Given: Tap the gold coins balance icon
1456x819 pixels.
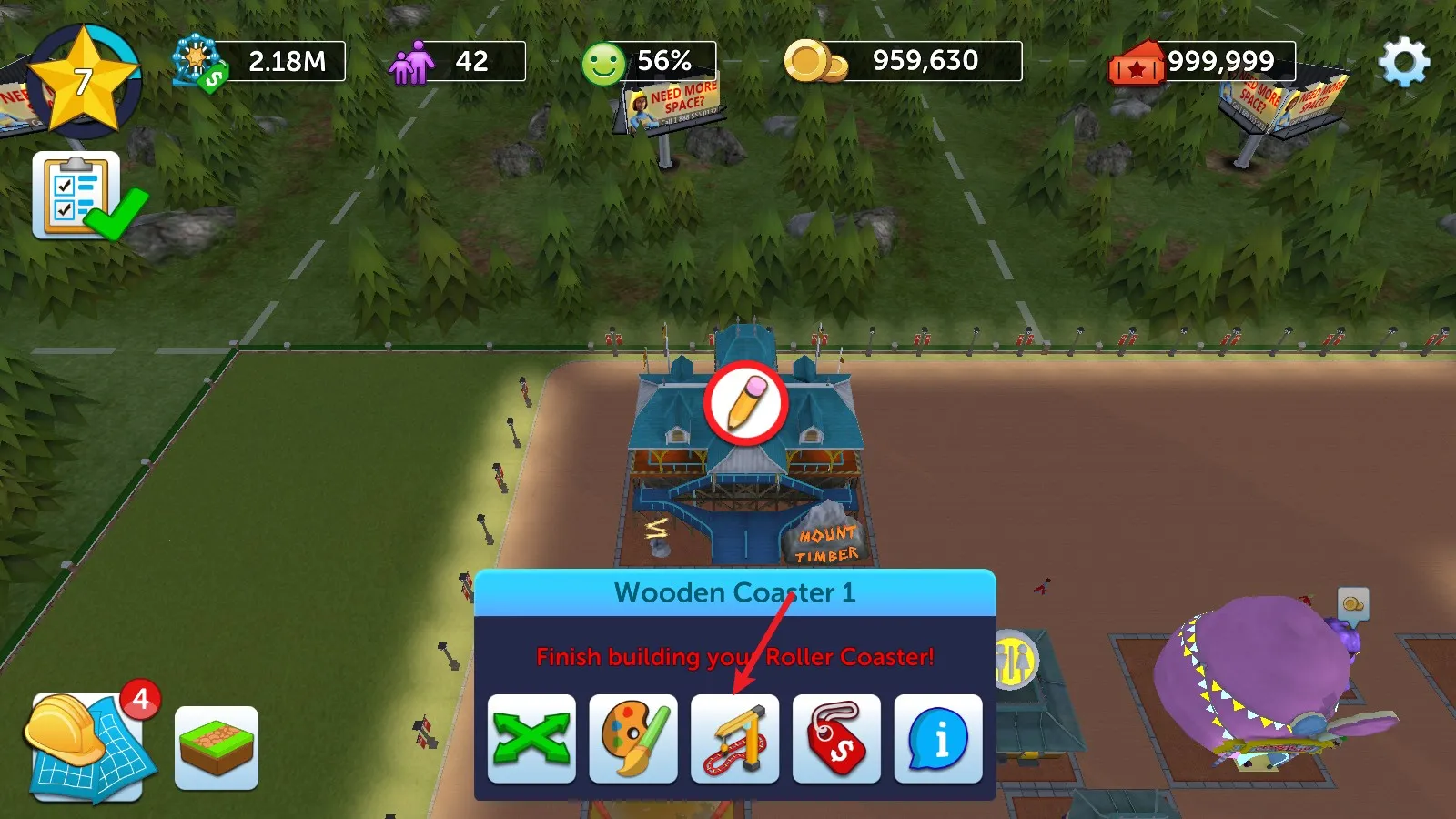Looking at the screenshot, I should click(x=814, y=62).
